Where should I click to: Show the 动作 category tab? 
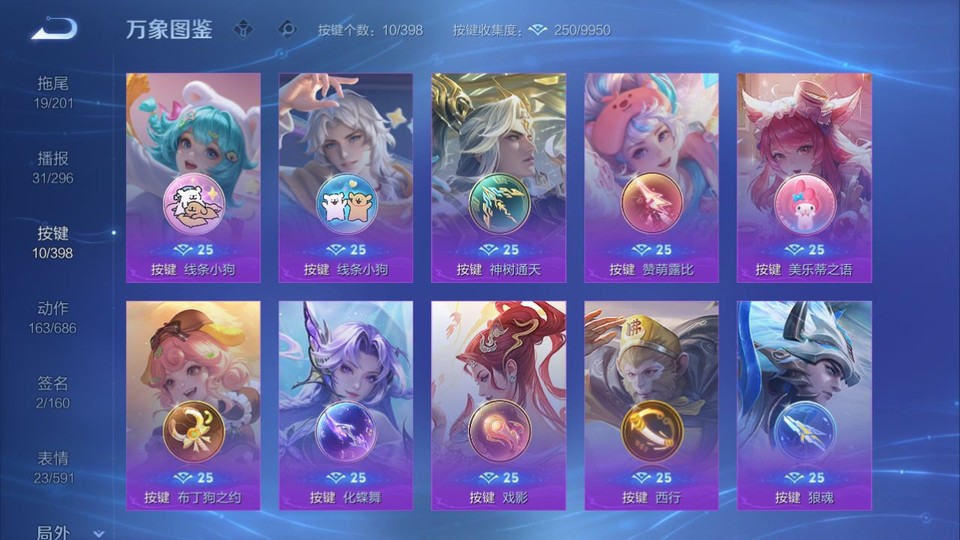click(53, 317)
